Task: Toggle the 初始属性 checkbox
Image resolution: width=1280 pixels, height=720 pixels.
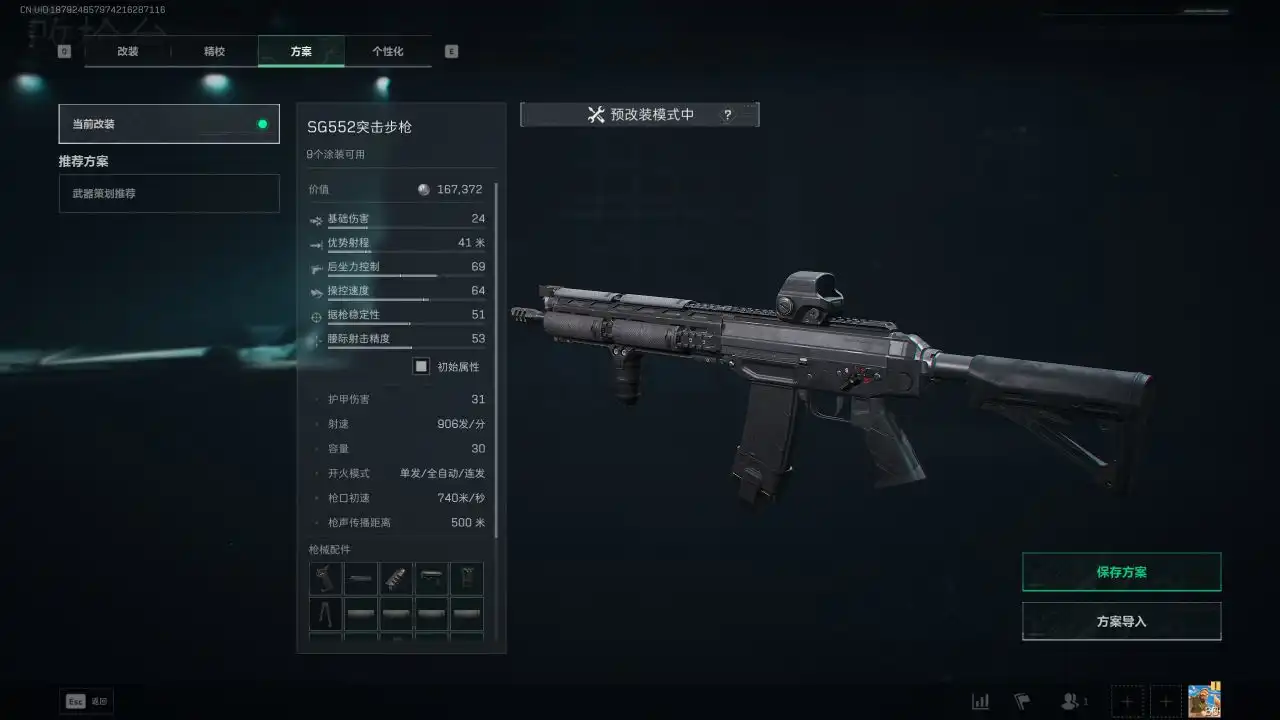Action: click(421, 366)
